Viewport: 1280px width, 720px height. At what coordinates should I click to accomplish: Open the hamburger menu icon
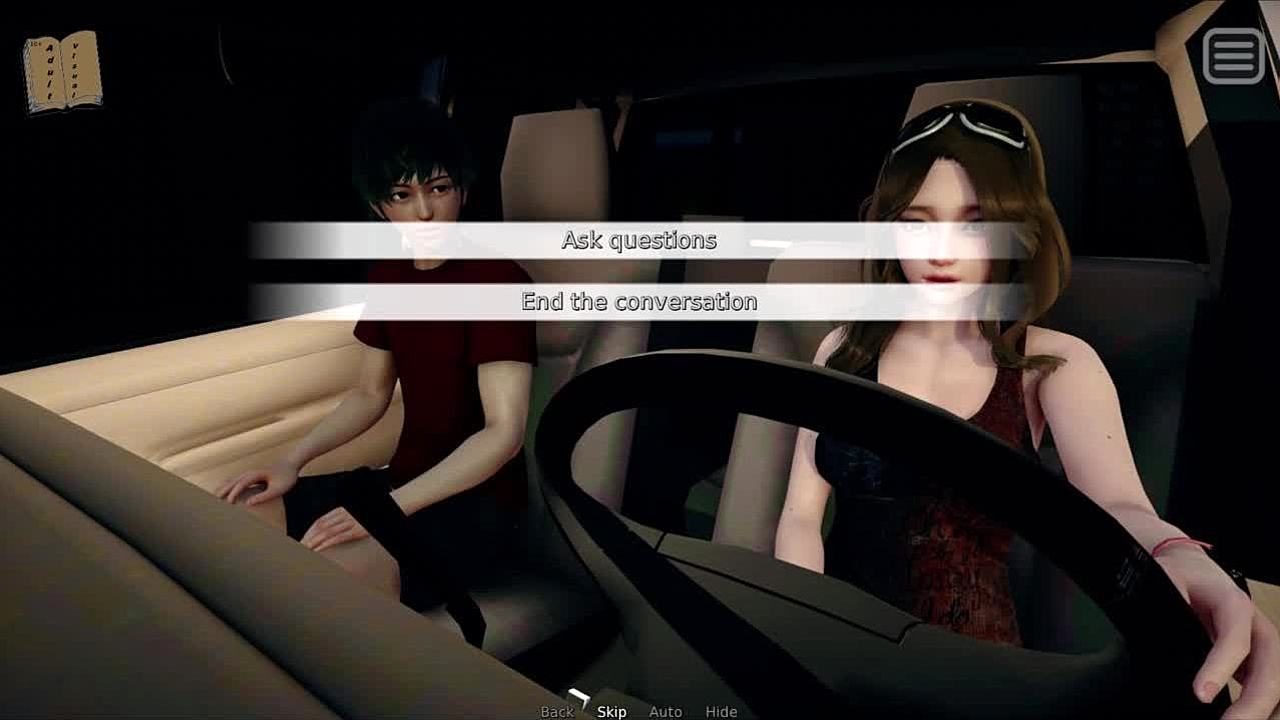click(x=1233, y=55)
